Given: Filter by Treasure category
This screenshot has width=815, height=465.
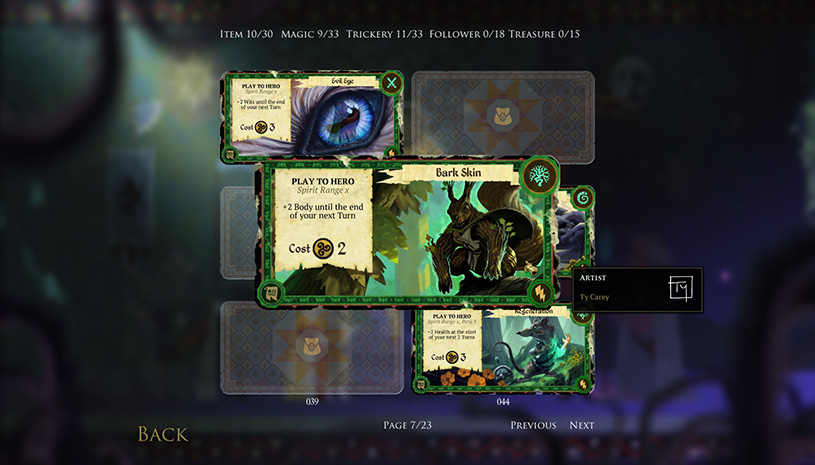Looking at the screenshot, I should click(544, 34).
